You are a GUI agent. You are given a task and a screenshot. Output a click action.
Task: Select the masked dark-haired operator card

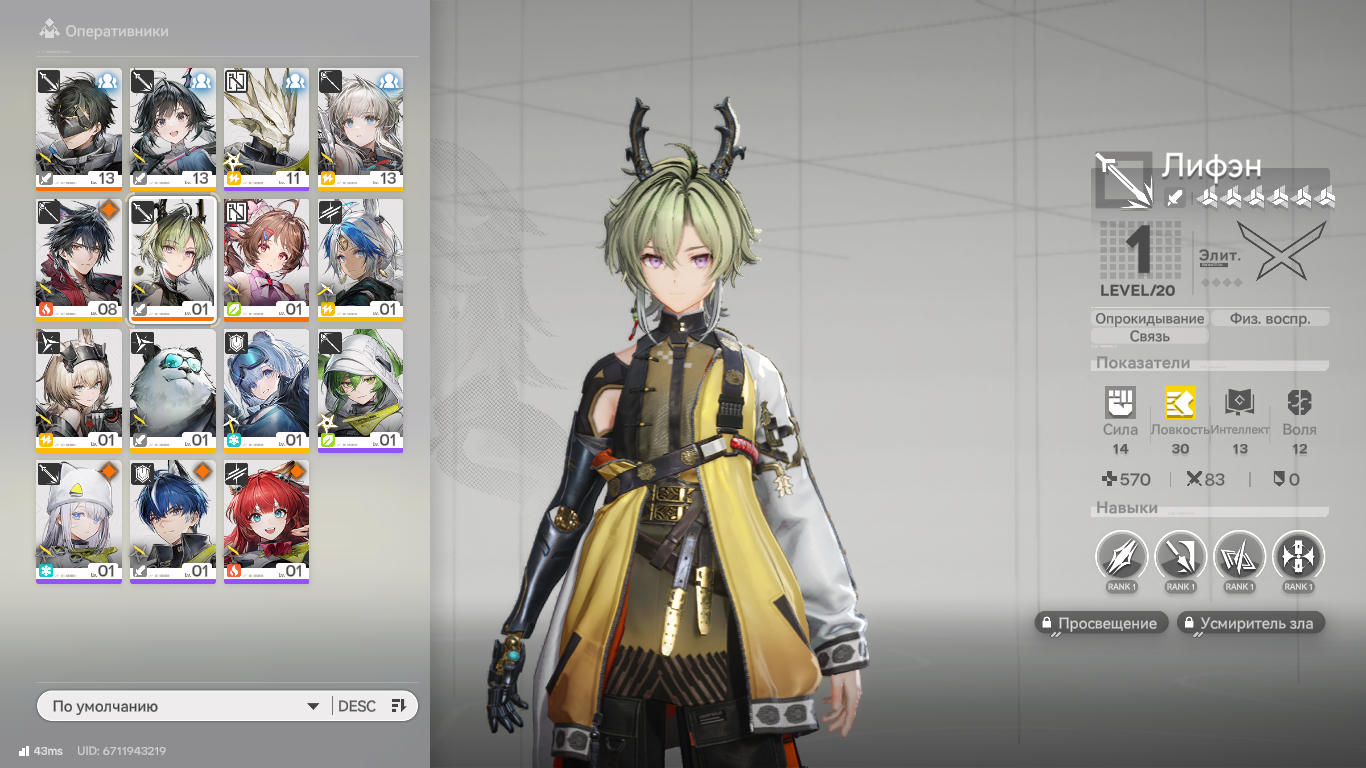click(x=79, y=127)
